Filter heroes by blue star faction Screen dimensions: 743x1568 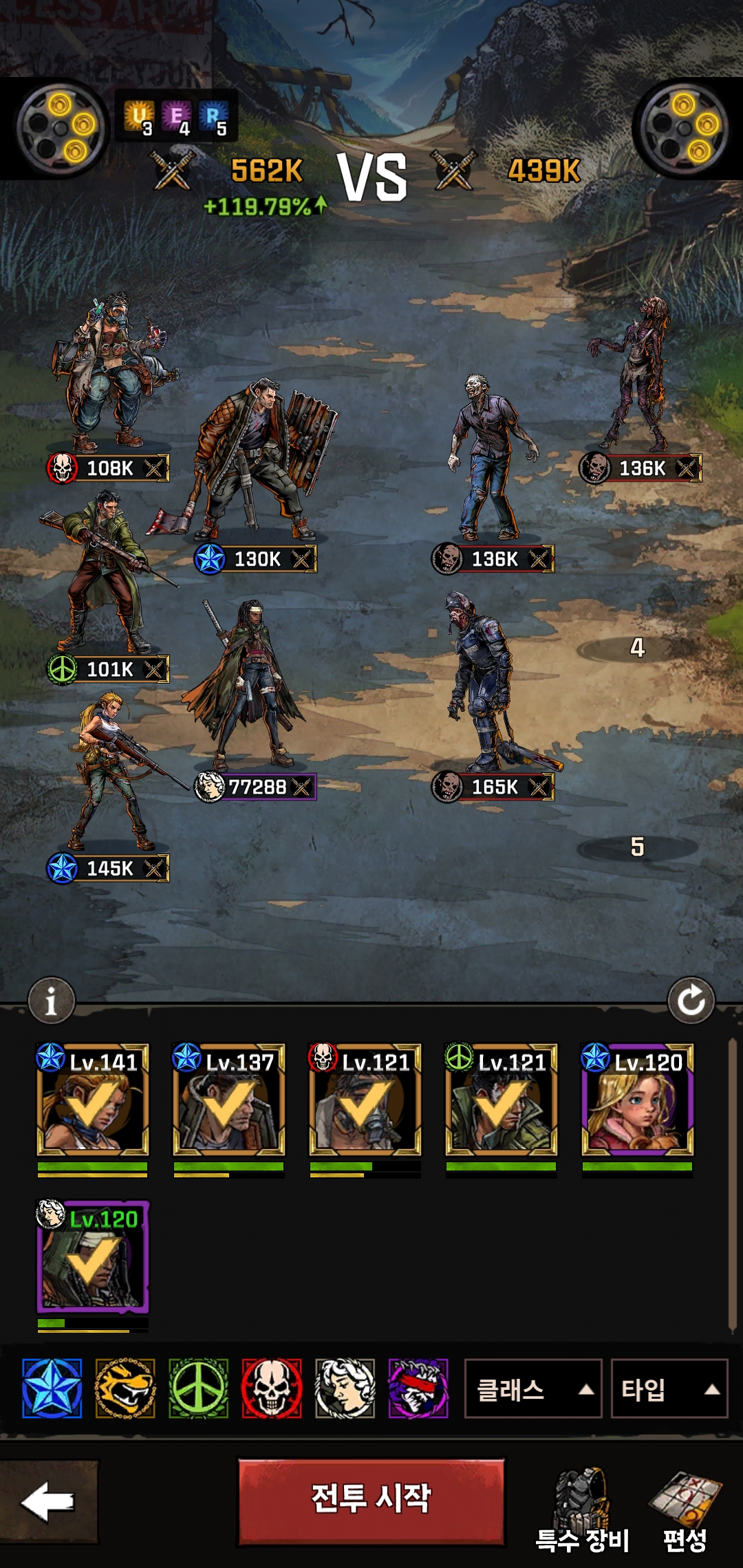[x=52, y=1389]
